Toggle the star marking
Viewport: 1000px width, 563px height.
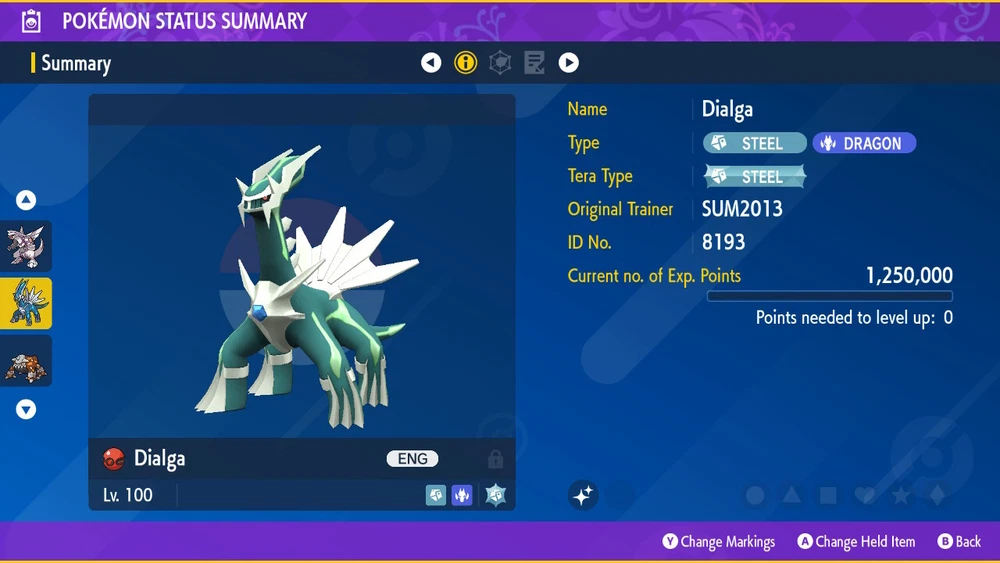point(900,496)
